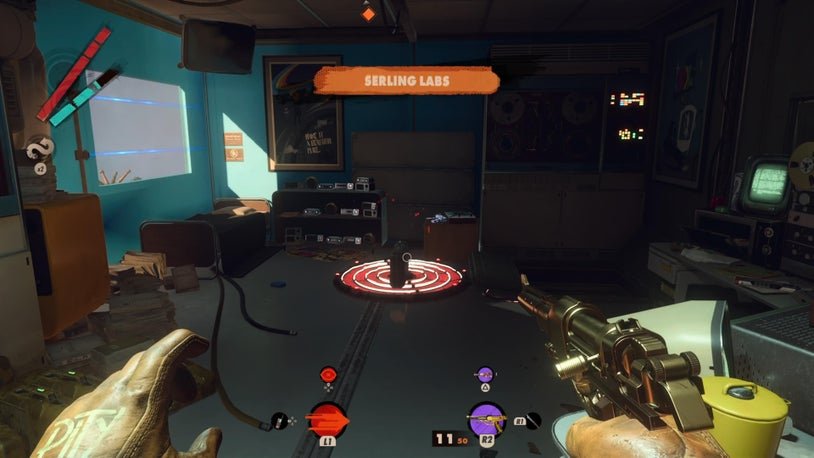Choose the small purple alternate weapon icon
The height and width of the screenshot is (458, 814).
(x=486, y=375)
